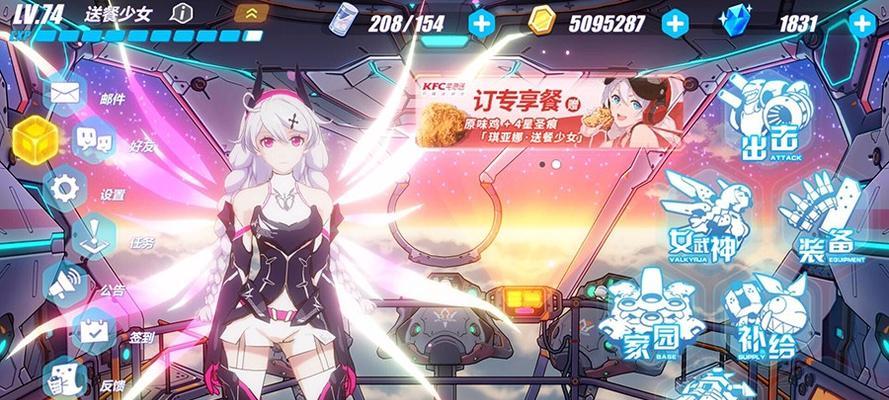Toggle the yellow chevron collapse button

pos(249,14)
